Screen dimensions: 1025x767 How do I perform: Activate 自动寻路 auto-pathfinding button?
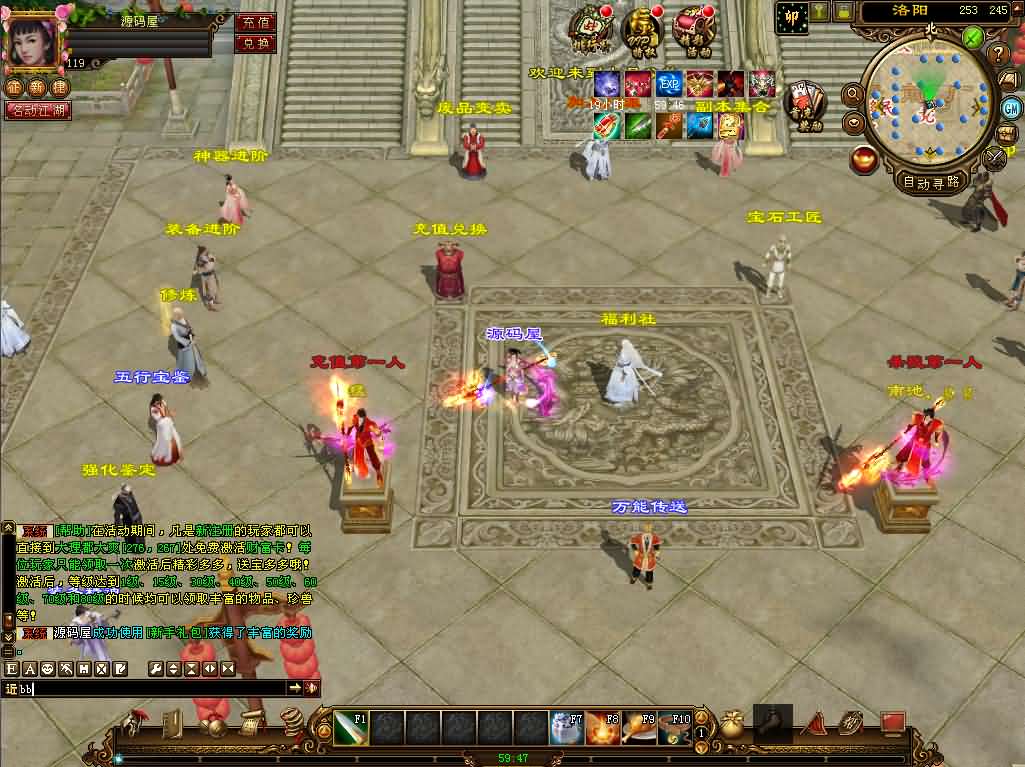931,182
